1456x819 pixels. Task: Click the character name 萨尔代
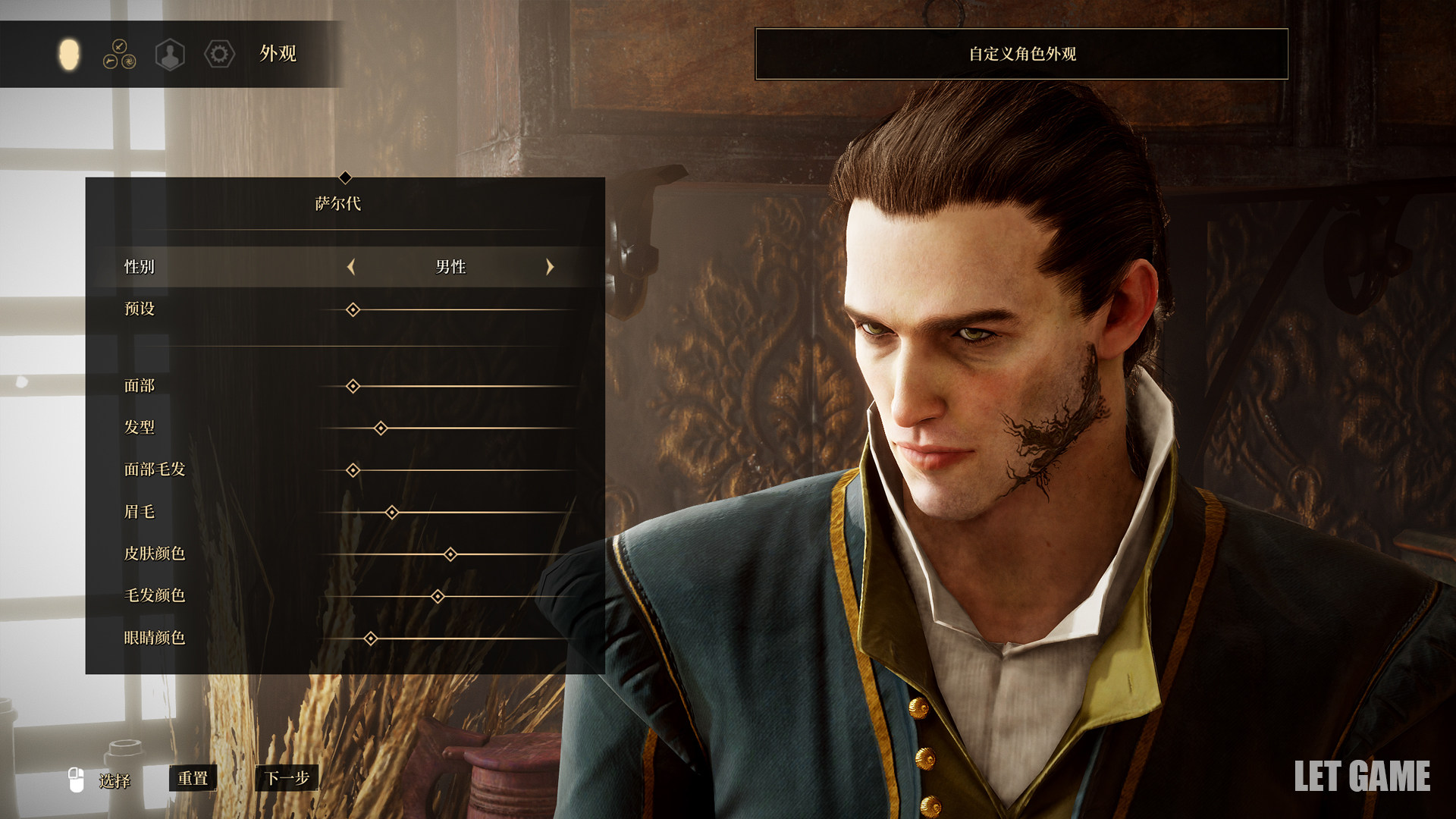click(x=338, y=204)
